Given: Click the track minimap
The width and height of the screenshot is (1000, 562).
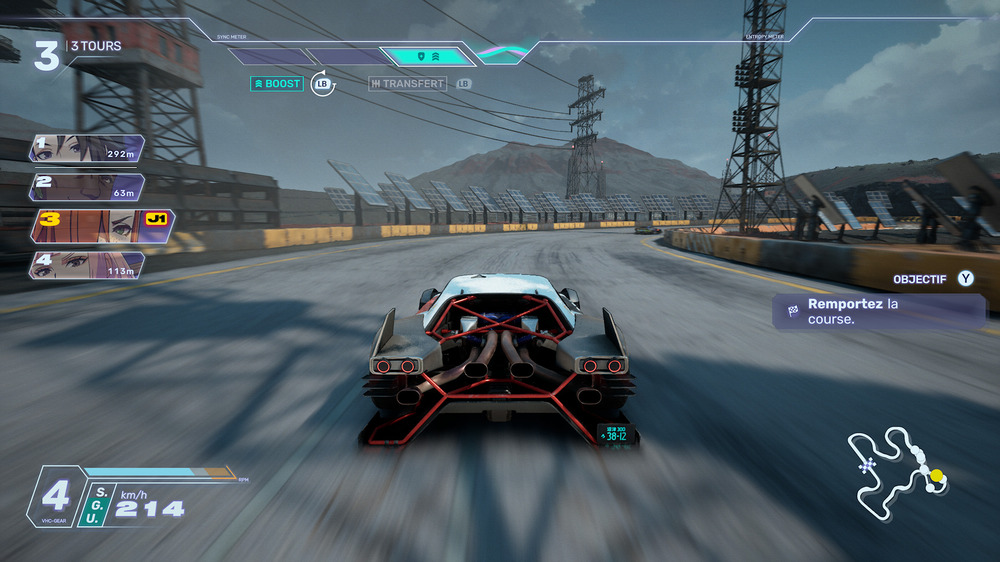Looking at the screenshot, I should click(x=895, y=472).
